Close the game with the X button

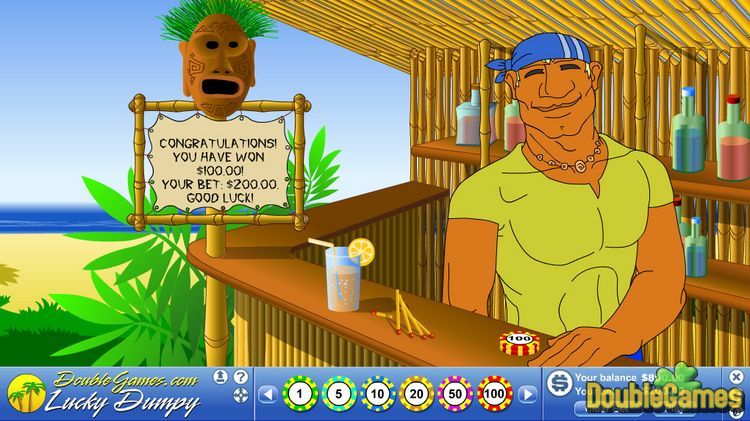click(x=737, y=377)
